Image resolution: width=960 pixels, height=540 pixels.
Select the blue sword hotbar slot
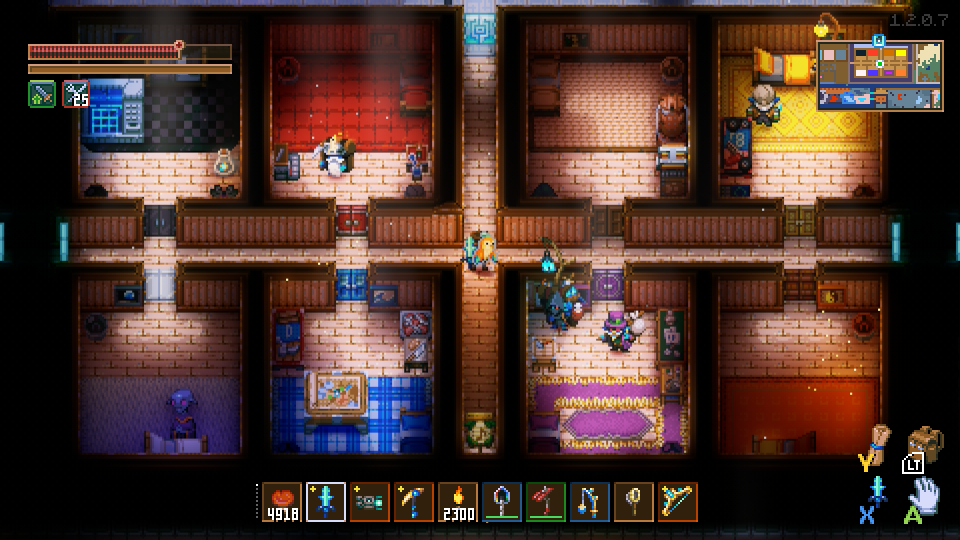point(326,502)
